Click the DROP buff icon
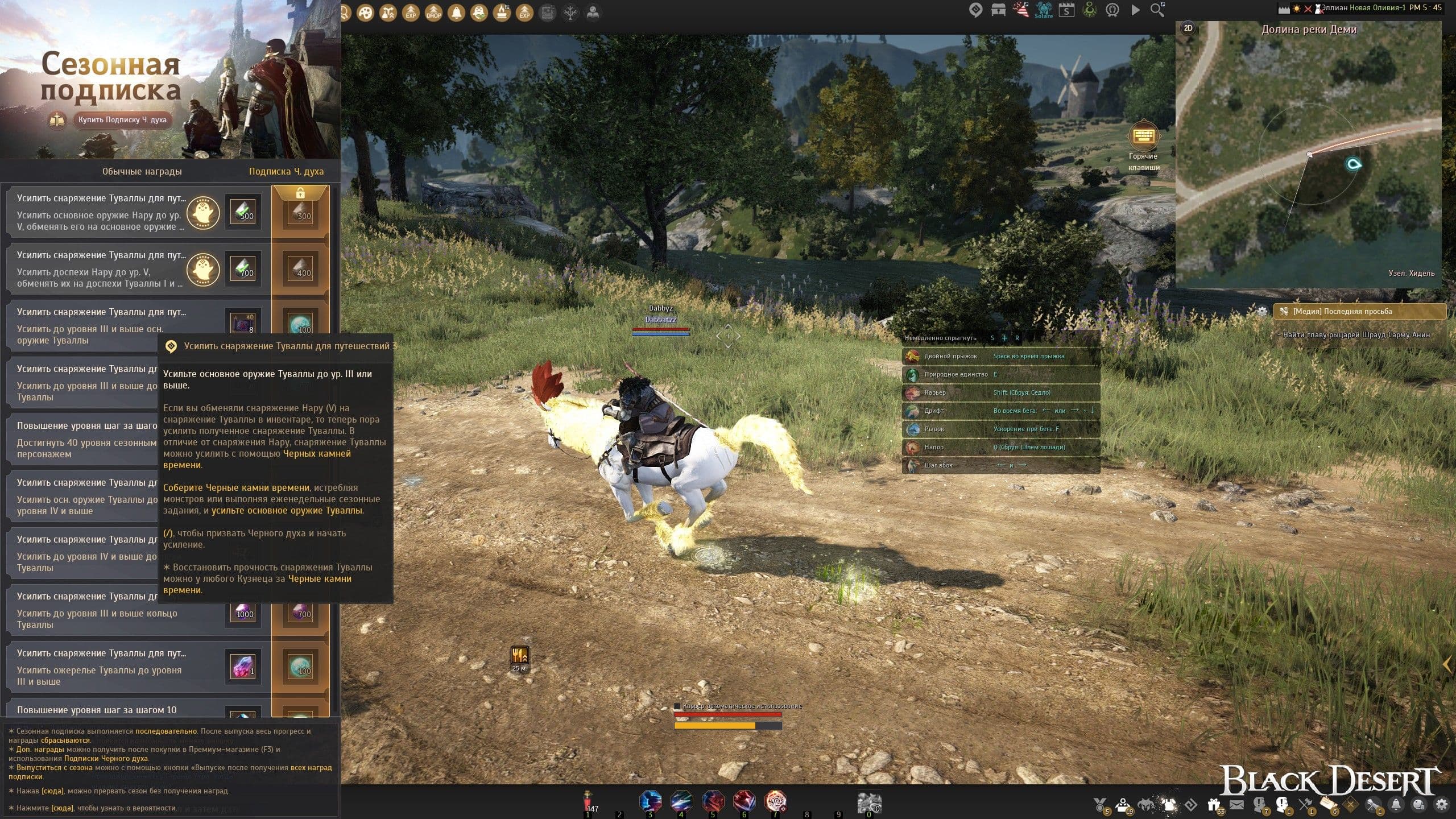Image resolution: width=1456 pixels, height=819 pixels. coord(433,13)
